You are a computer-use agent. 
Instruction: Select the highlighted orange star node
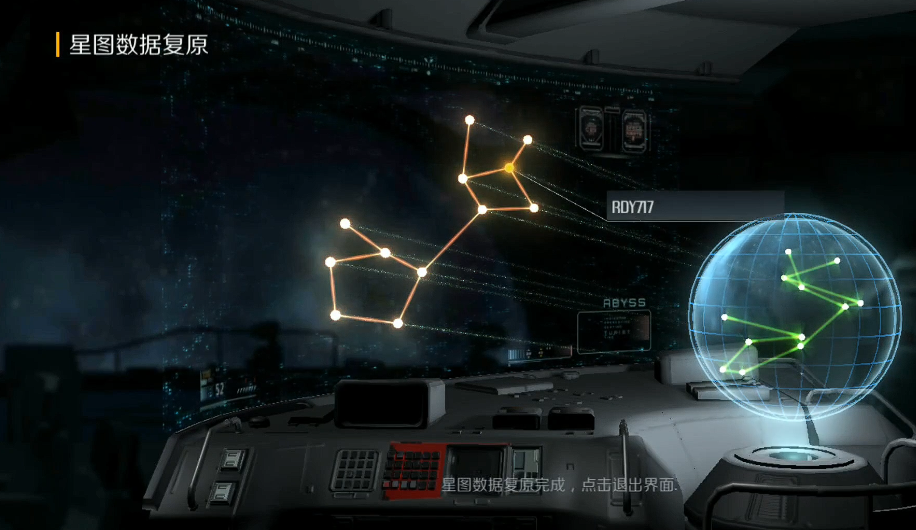tap(510, 168)
